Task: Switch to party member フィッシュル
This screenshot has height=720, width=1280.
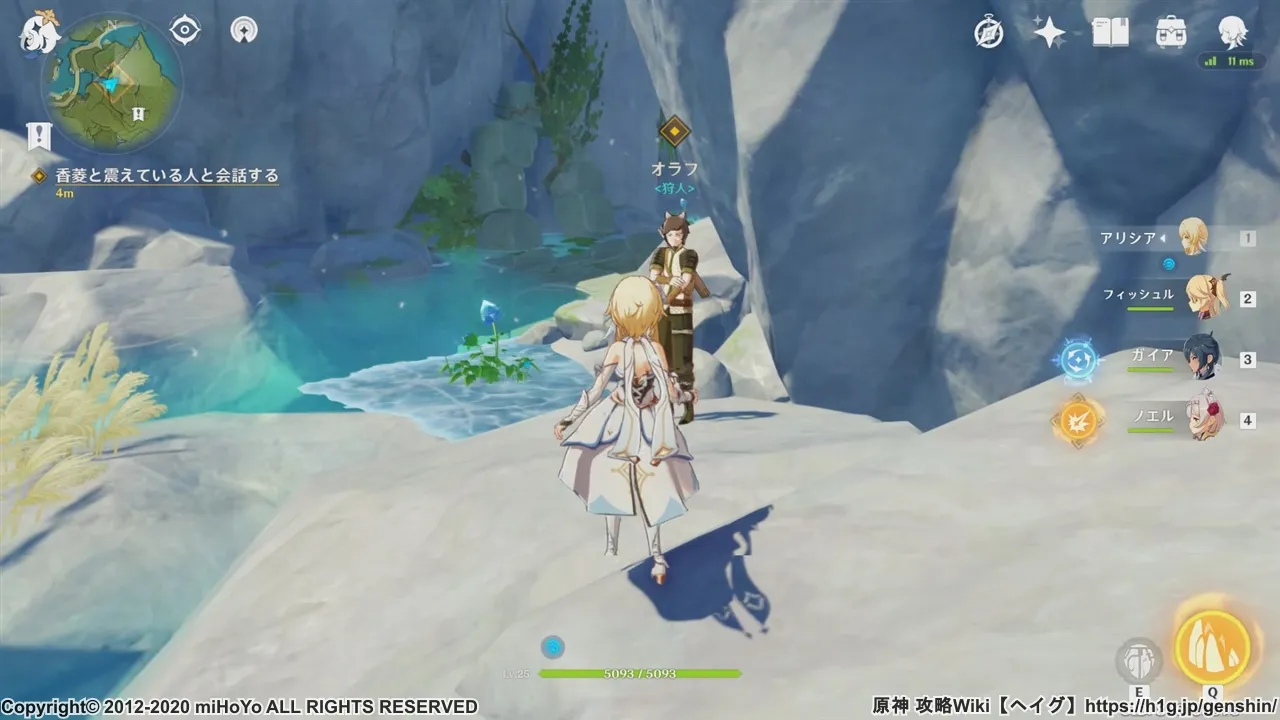Action: pos(1206,297)
